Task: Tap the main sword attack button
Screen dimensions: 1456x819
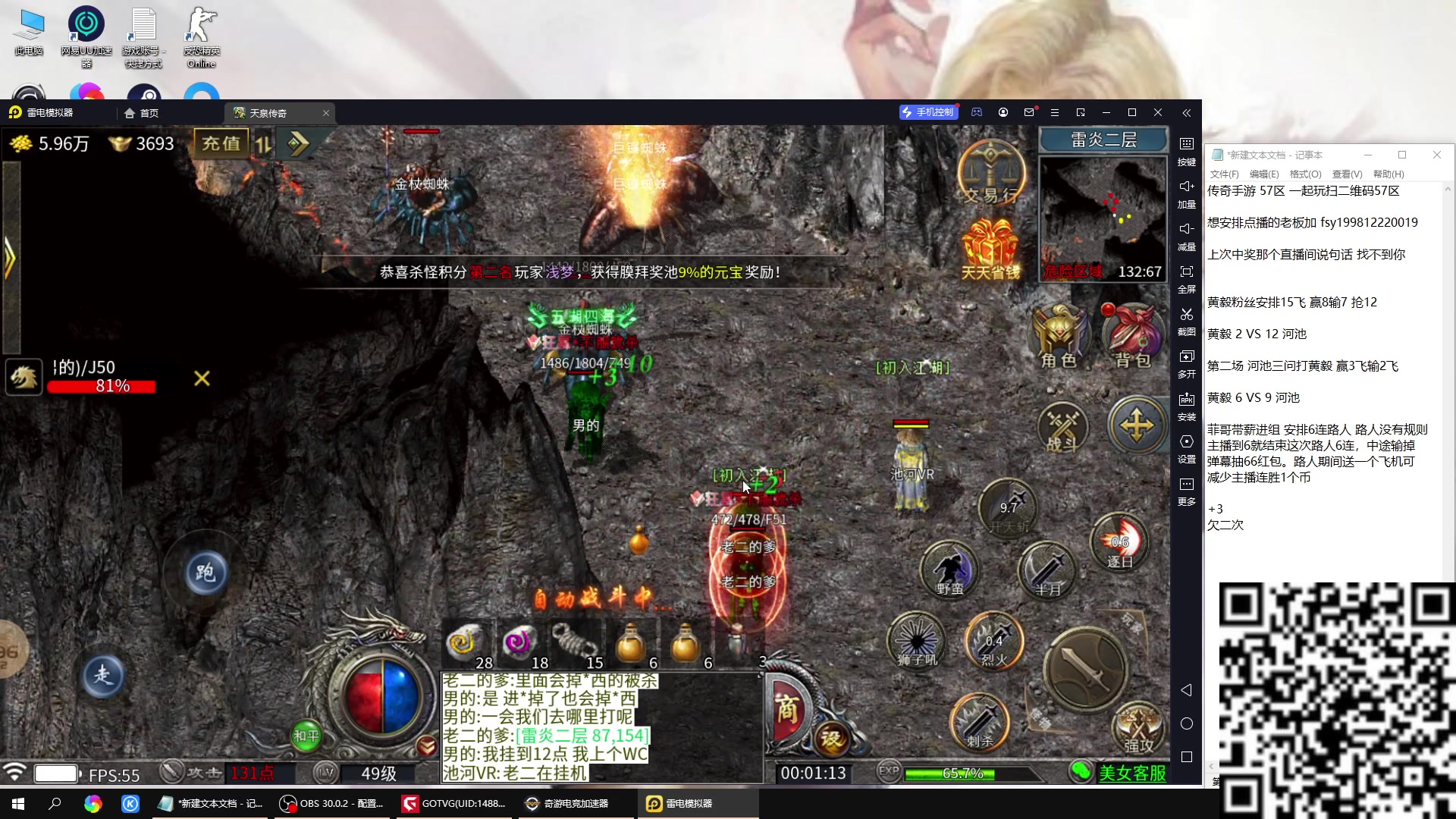Action: 1085,667
